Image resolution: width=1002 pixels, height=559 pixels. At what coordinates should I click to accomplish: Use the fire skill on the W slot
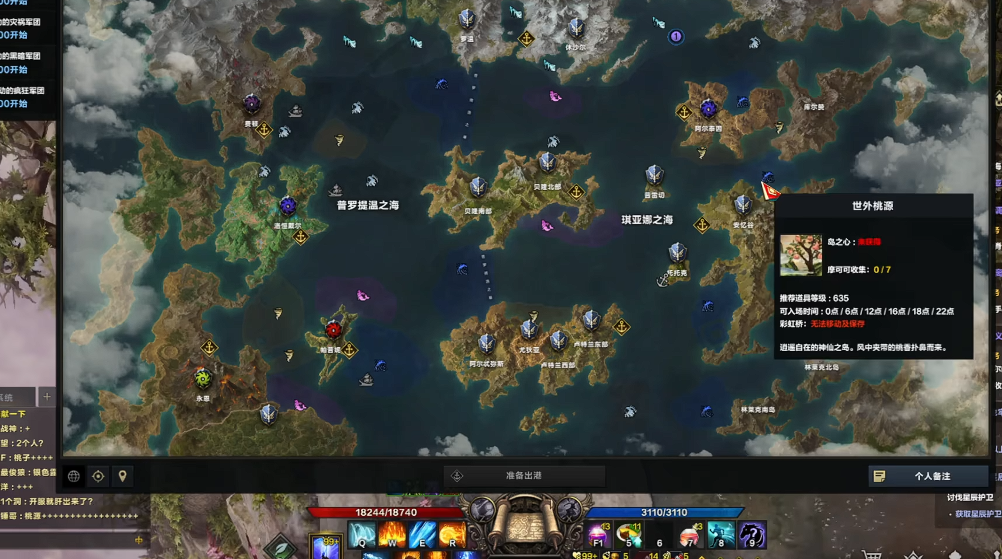(391, 535)
